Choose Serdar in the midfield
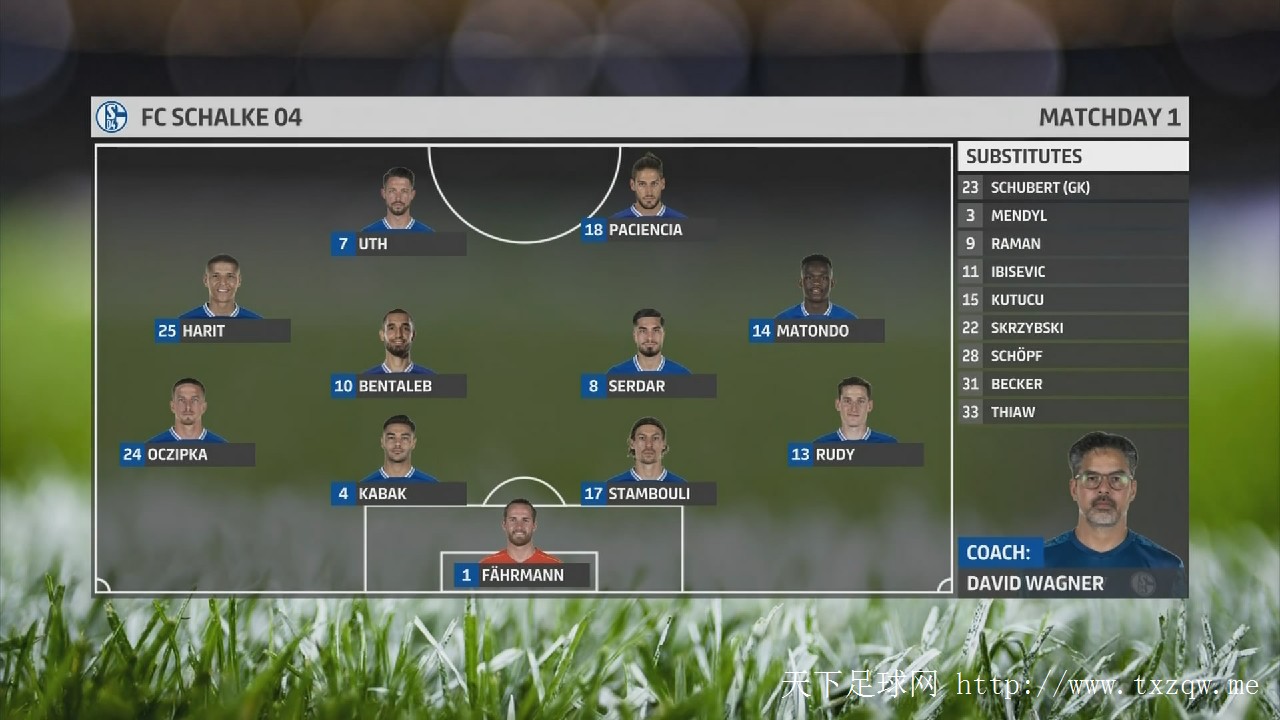The height and width of the screenshot is (720, 1280). (648, 386)
